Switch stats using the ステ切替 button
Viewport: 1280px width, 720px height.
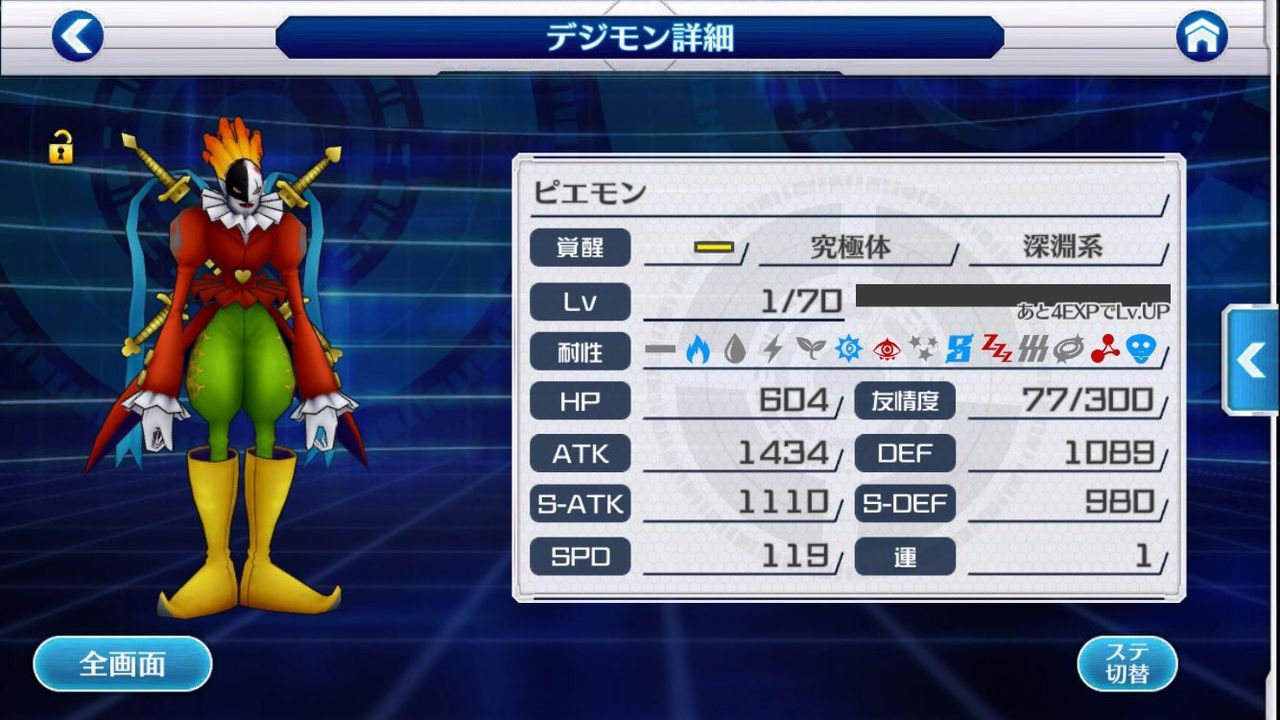click(1126, 662)
